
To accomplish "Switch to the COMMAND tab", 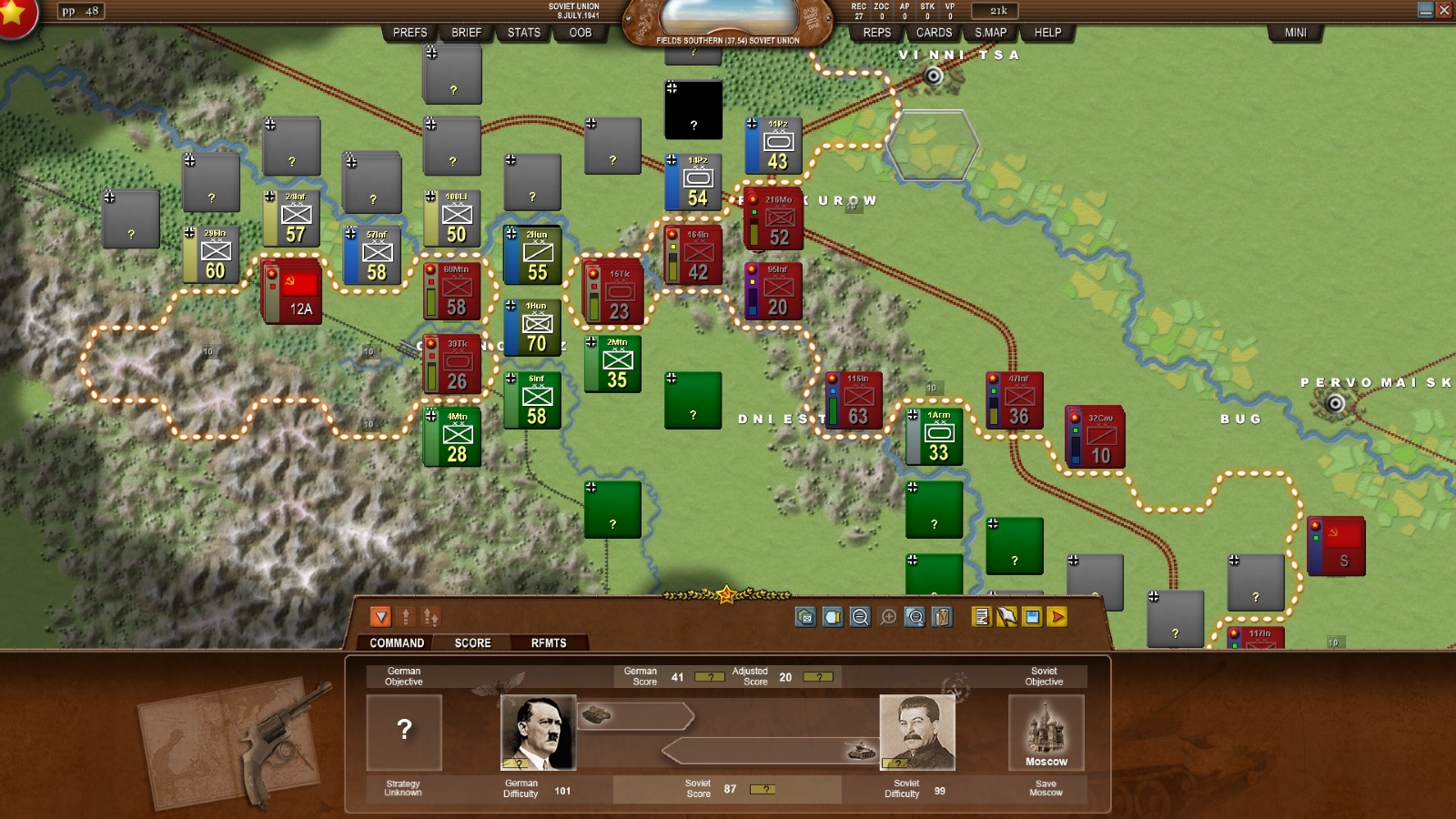I will click(397, 642).
